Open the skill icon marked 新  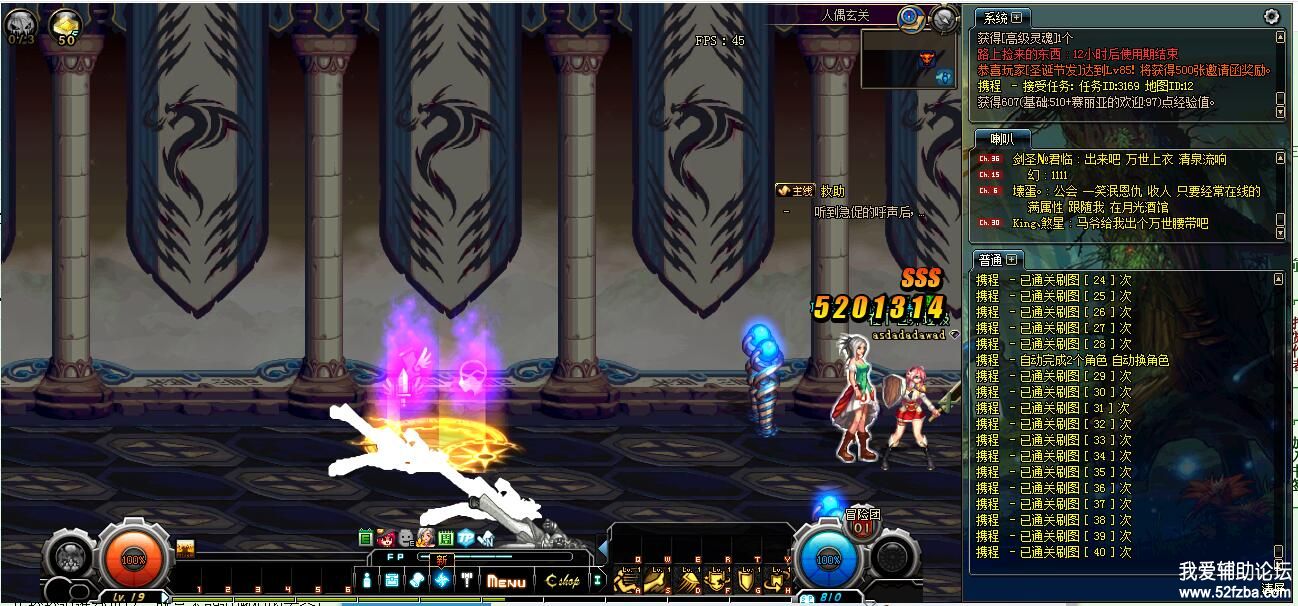[x=441, y=579]
